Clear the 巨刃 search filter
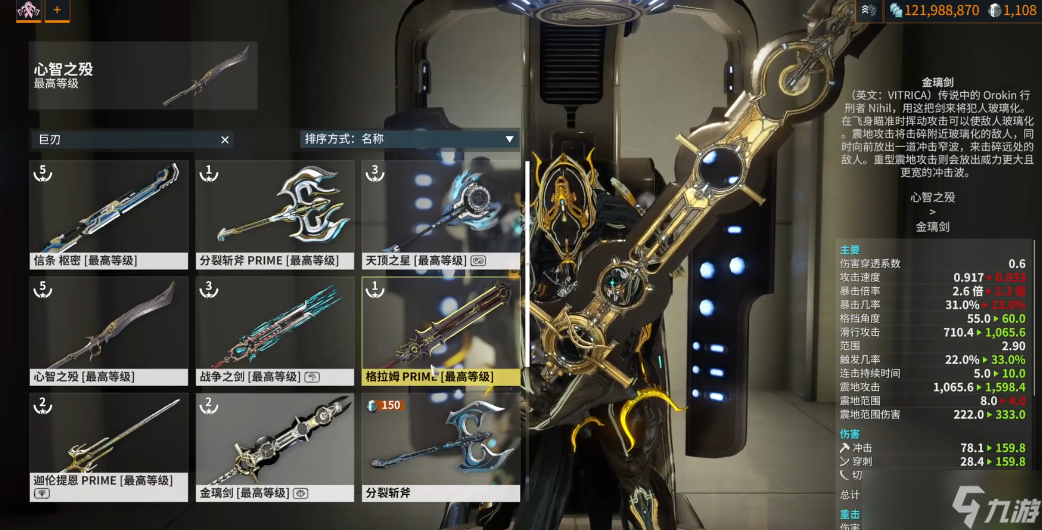 coord(225,140)
